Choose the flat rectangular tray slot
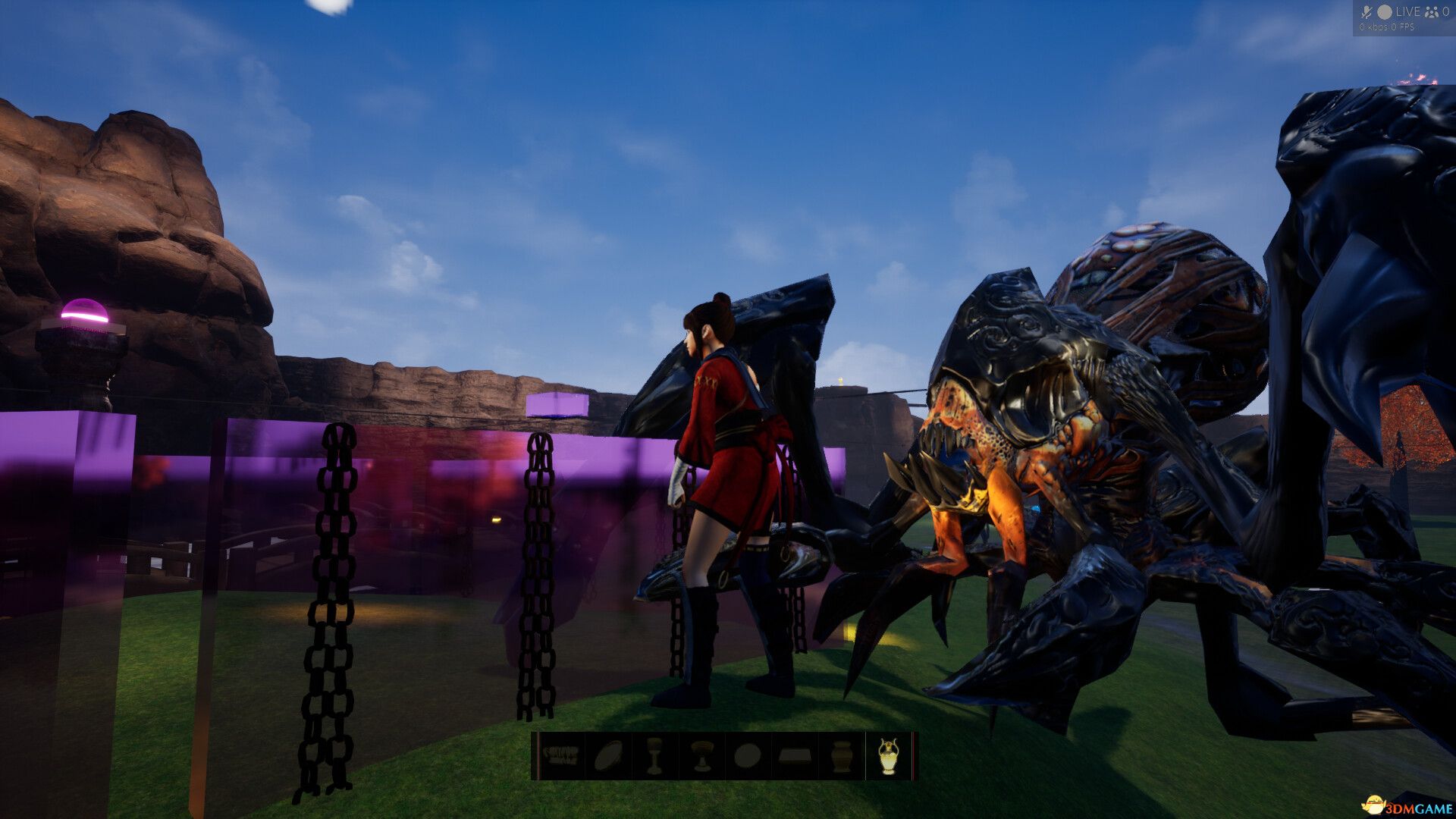The image size is (1456, 819). (x=795, y=756)
